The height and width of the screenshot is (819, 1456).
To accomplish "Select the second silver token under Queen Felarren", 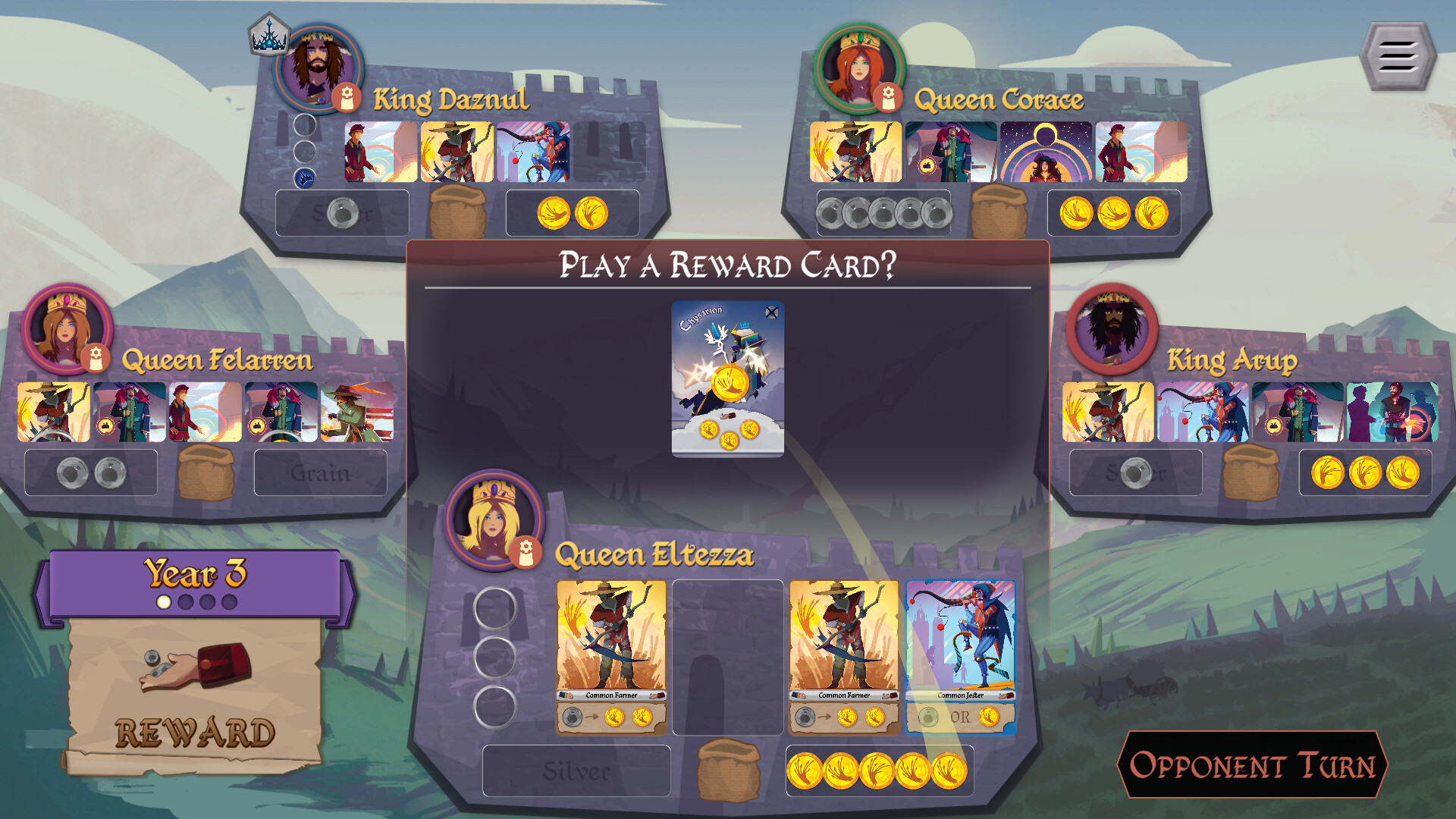I will [110, 472].
